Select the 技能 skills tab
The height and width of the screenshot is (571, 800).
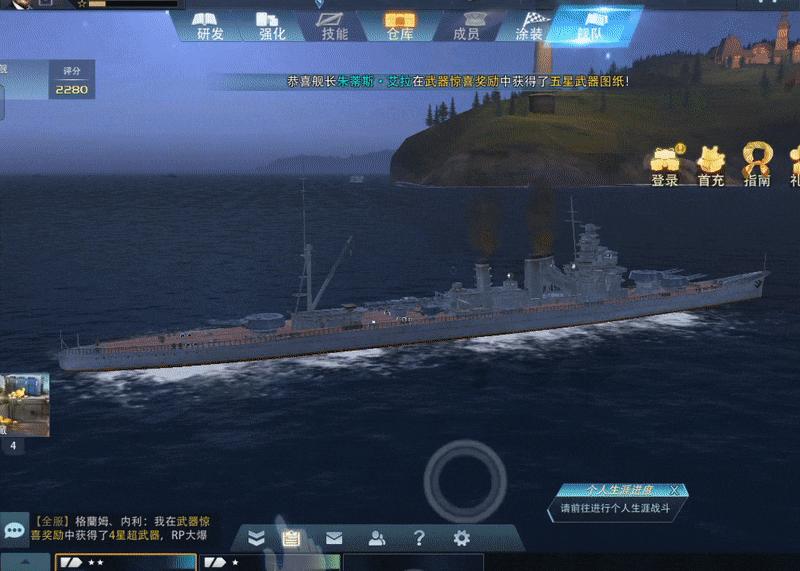coord(335,25)
